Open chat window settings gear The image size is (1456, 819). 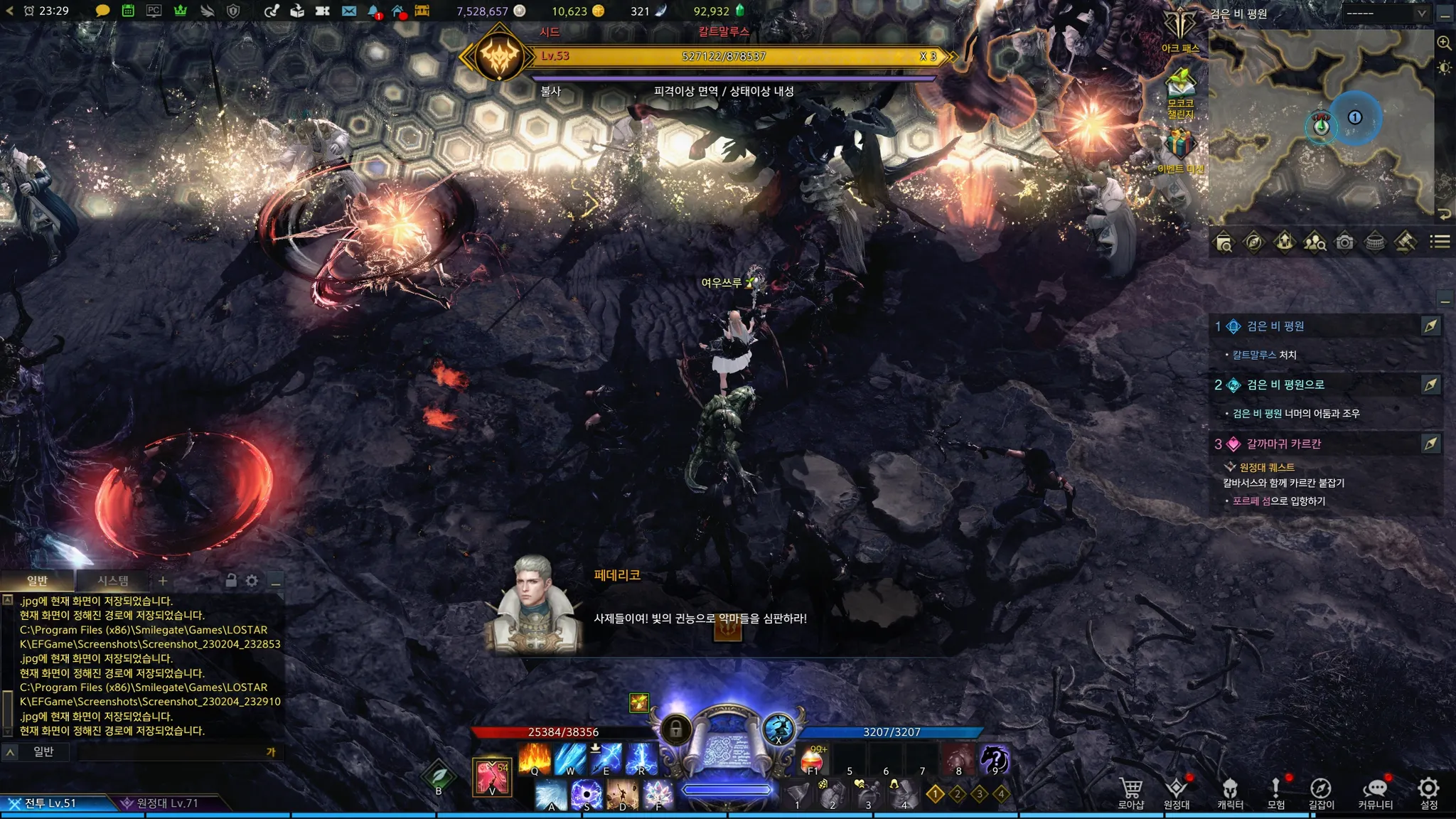[252, 581]
